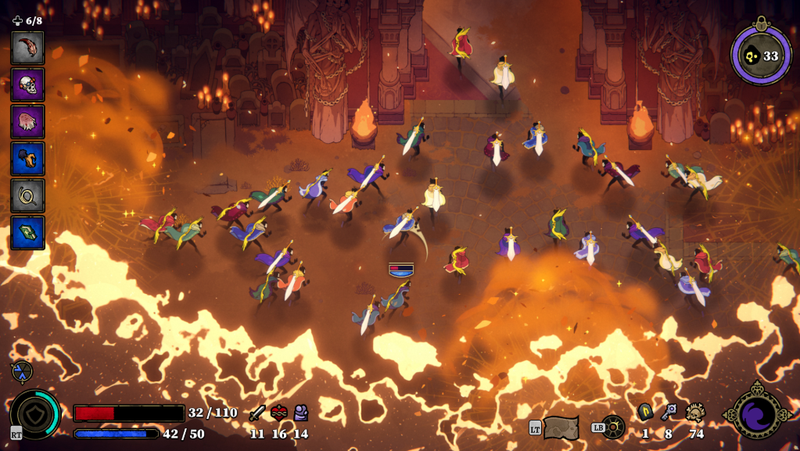
Task: Click the red heart stat icon
Action: [x=279, y=413]
